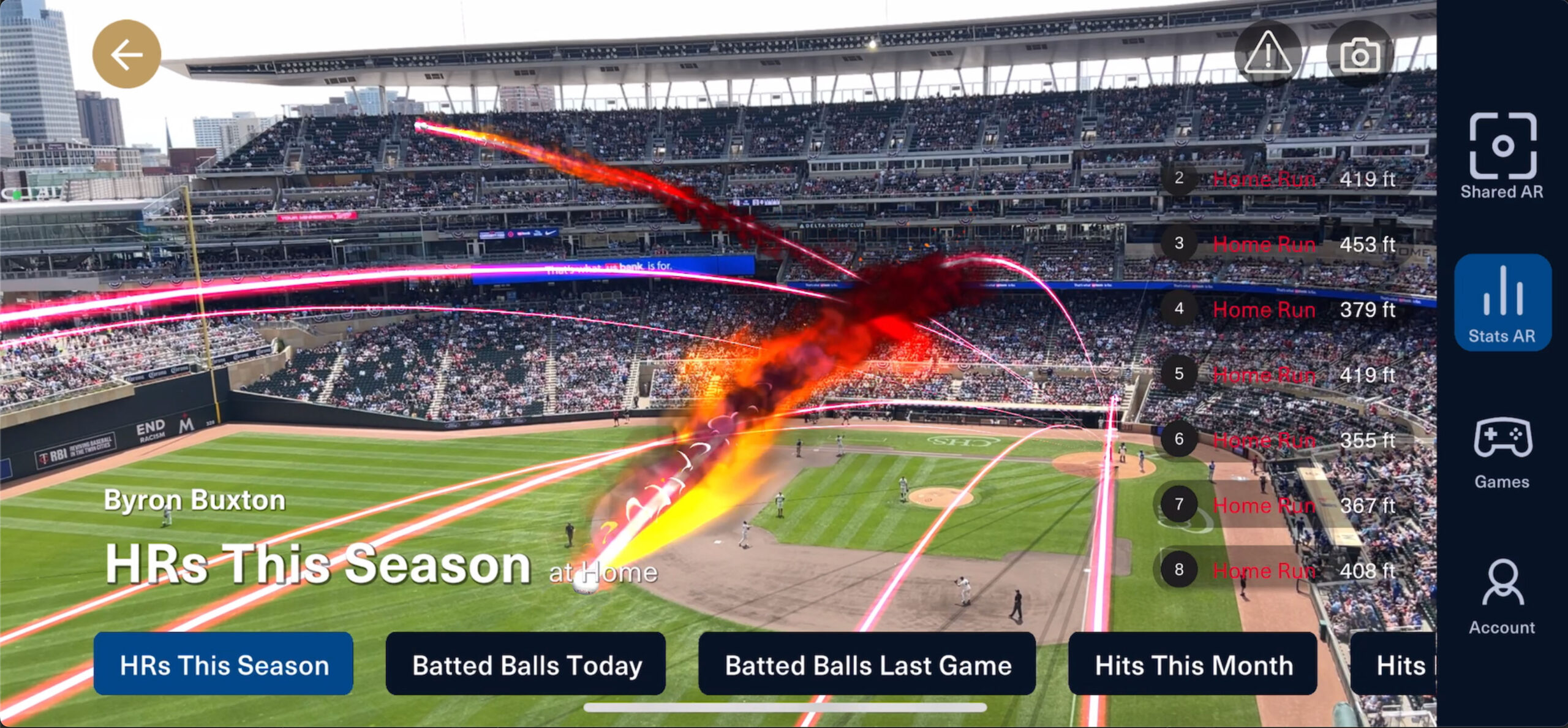Expand Home Run 8 (408 ft) entry
Viewport: 1568px width, 728px height.
pos(1264,571)
